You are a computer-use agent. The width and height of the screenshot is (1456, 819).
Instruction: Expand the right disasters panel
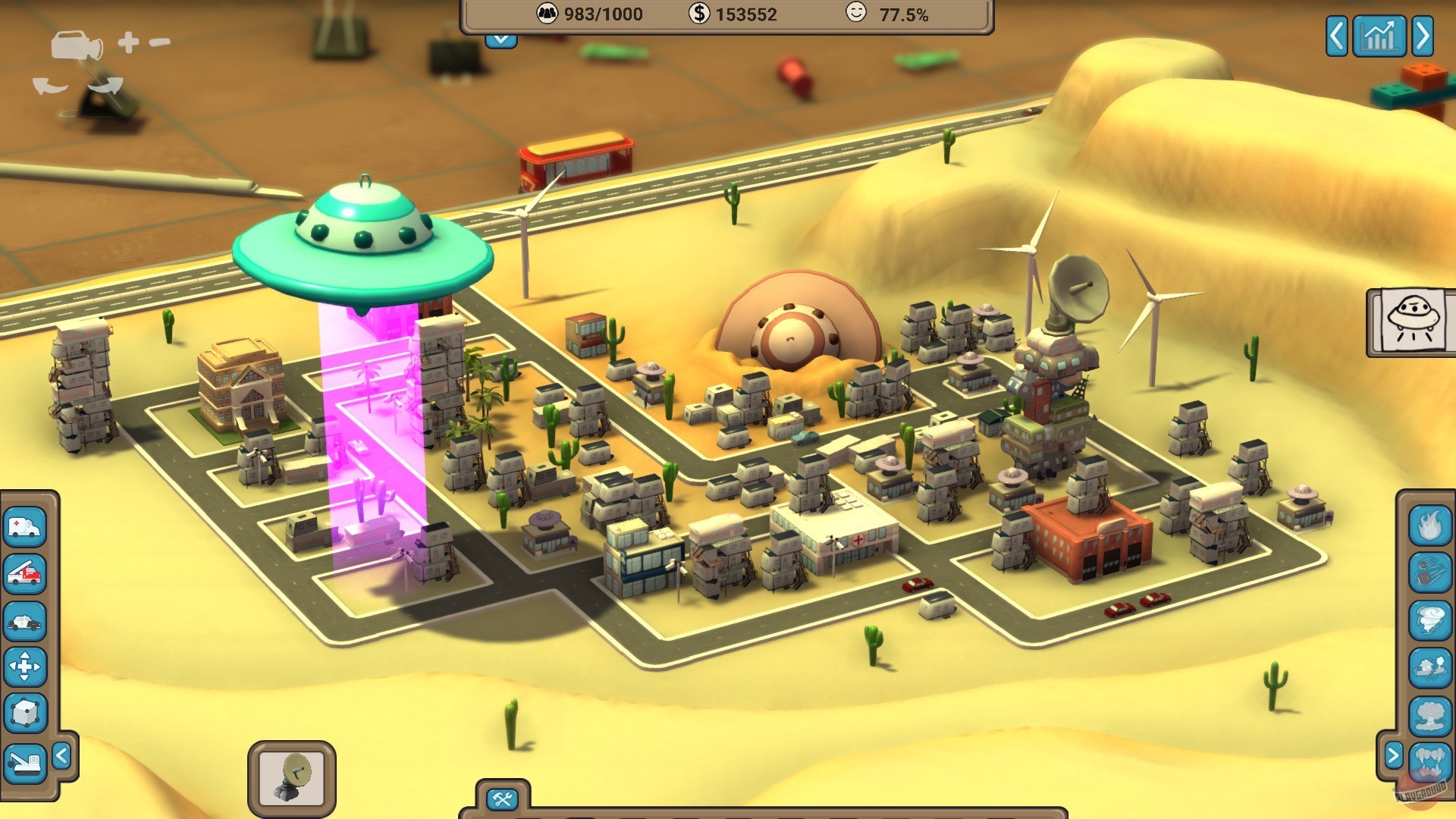[1395, 755]
